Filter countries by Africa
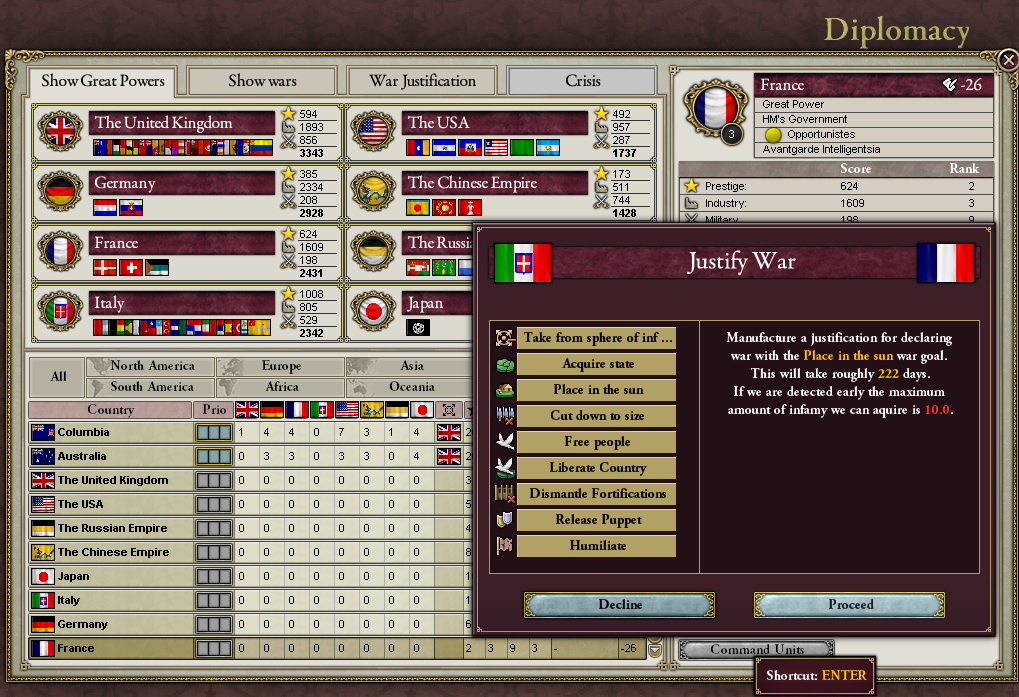 [x=282, y=387]
